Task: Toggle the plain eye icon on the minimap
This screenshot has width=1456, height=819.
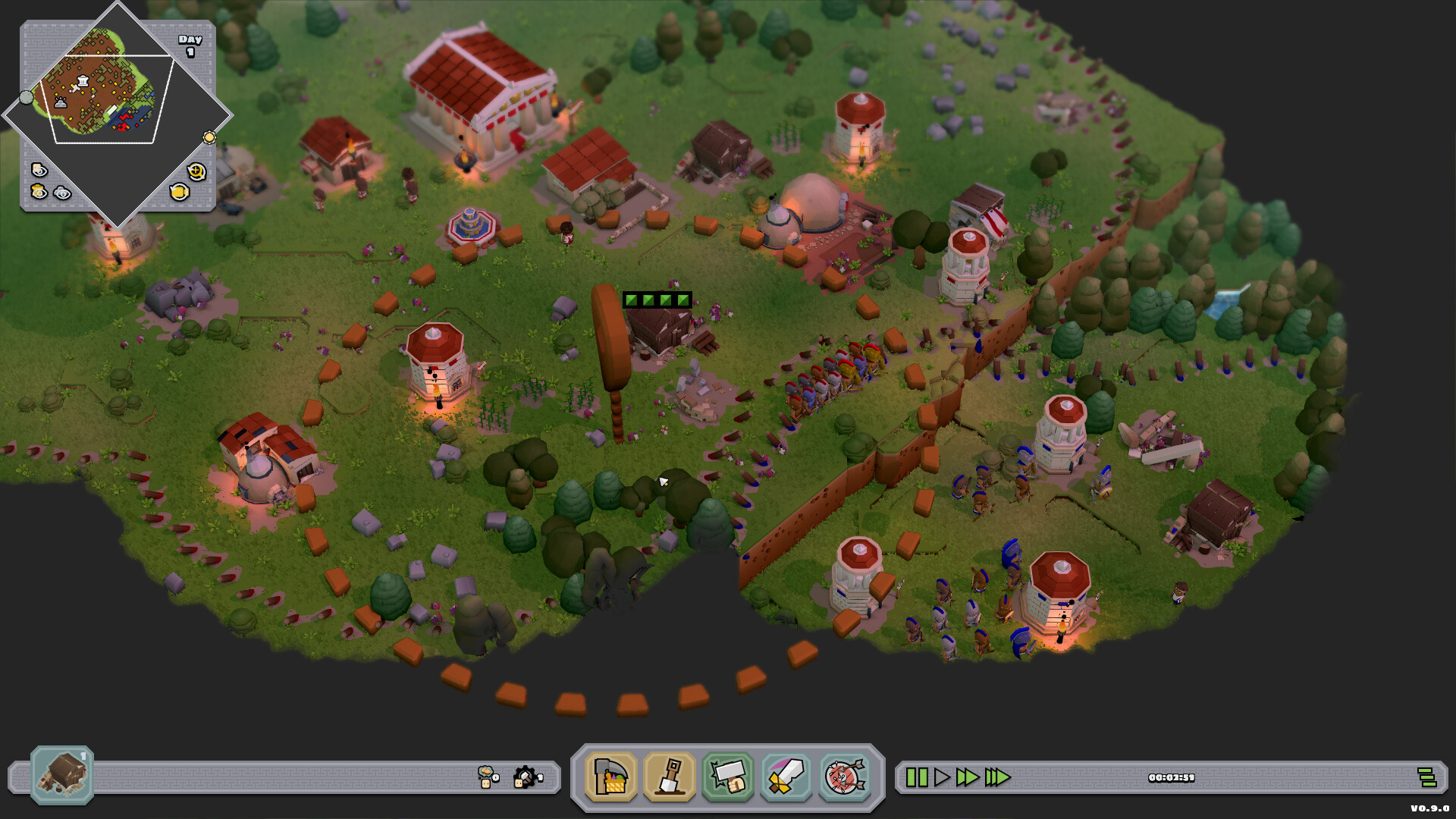Action: click(x=62, y=194)
